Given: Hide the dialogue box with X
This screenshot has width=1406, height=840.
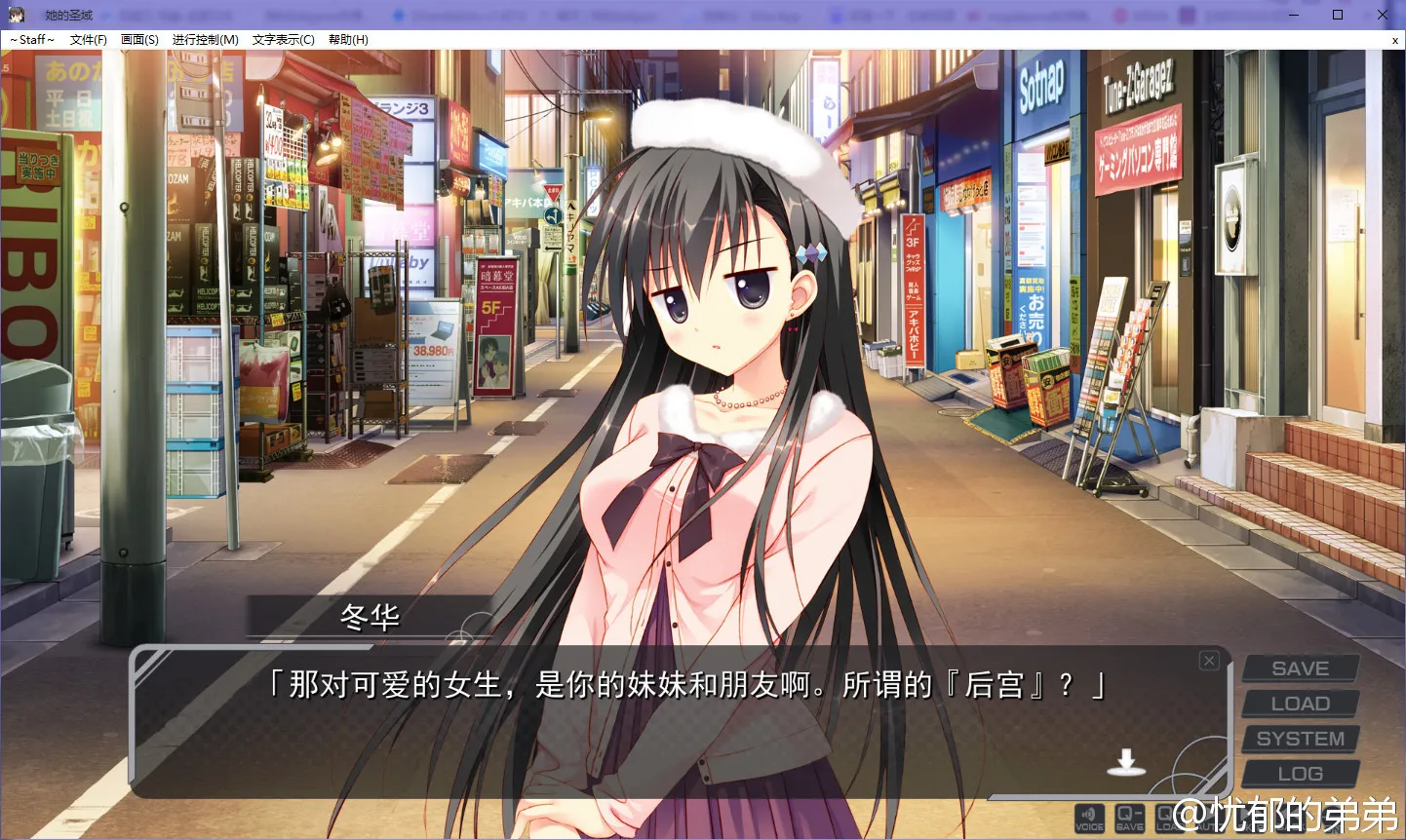Looking at the screenshot, I should click(x=1209, y=661).
